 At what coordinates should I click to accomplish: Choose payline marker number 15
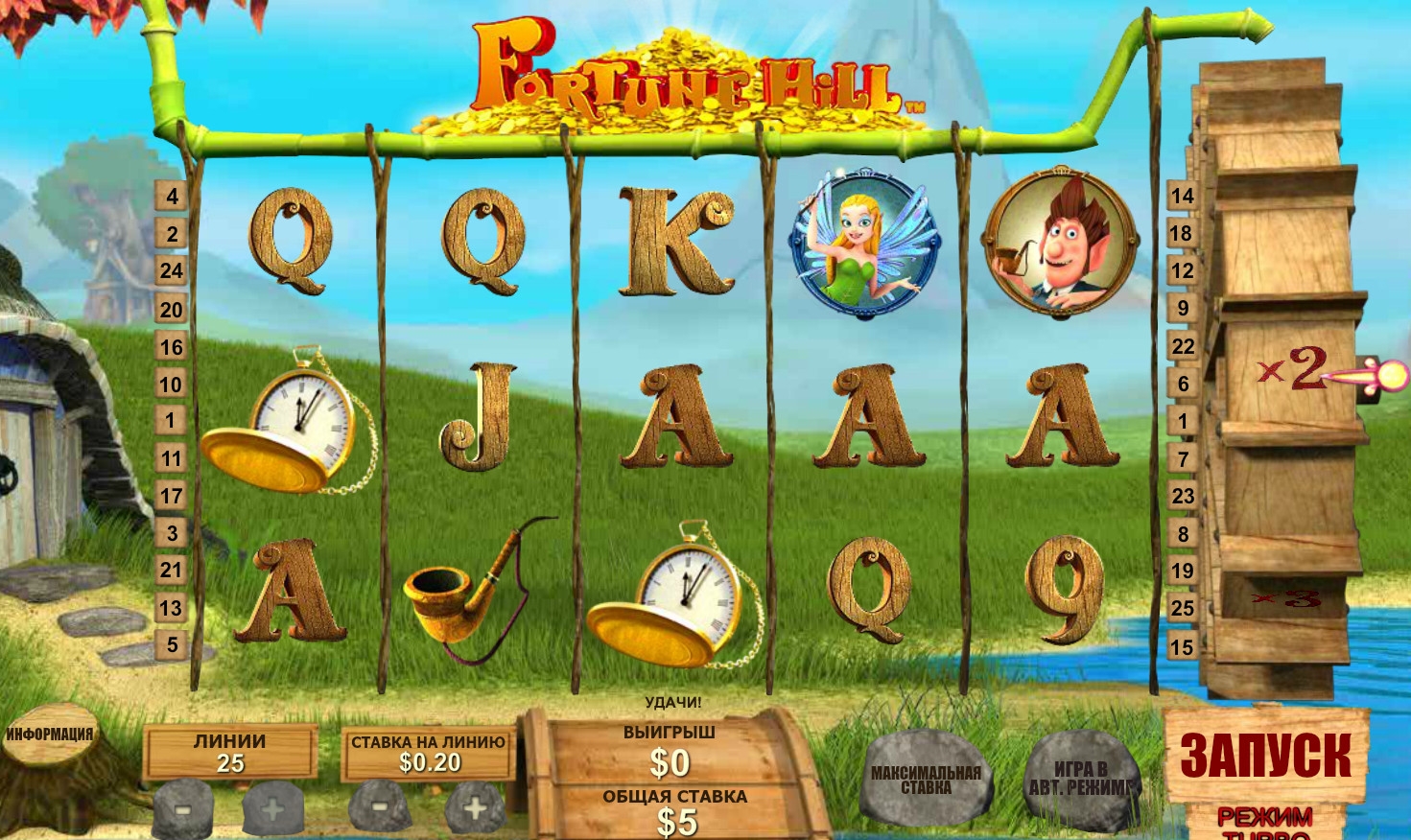1182,647
